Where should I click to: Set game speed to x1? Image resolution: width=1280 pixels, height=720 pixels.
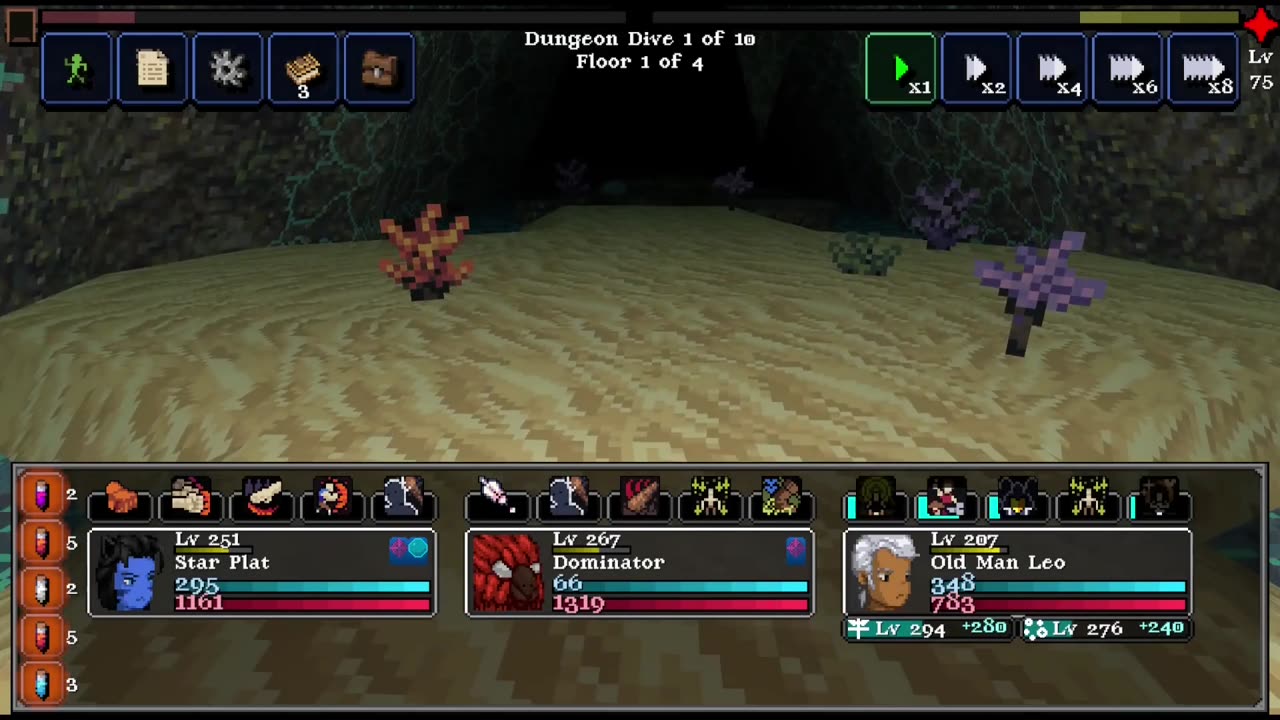901,68
